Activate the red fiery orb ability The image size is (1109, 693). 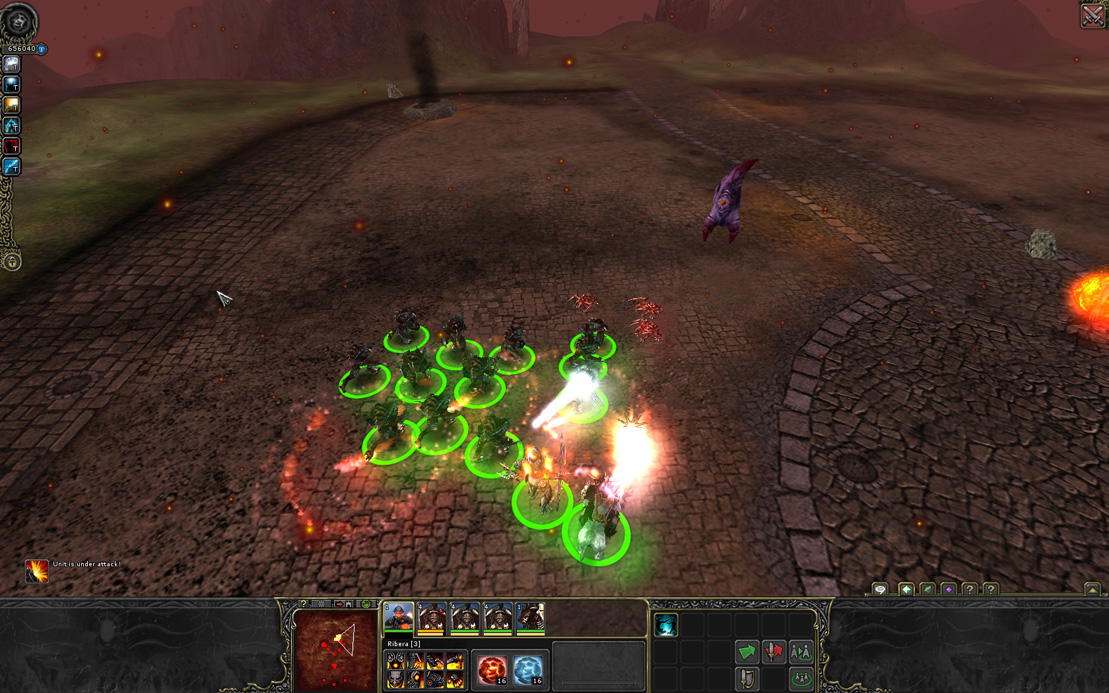tap(492, 669)
